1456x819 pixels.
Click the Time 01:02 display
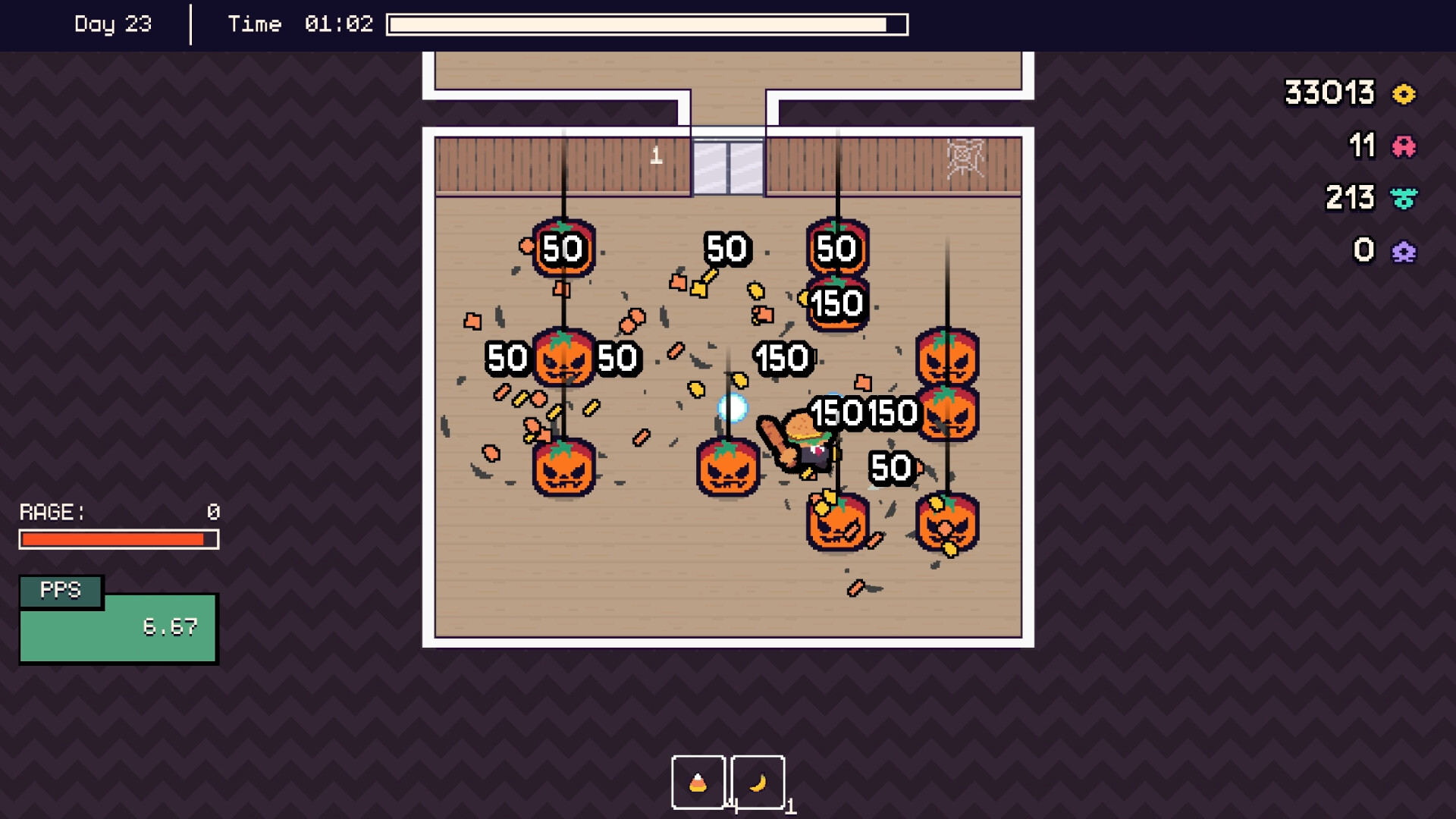(300, 24)
